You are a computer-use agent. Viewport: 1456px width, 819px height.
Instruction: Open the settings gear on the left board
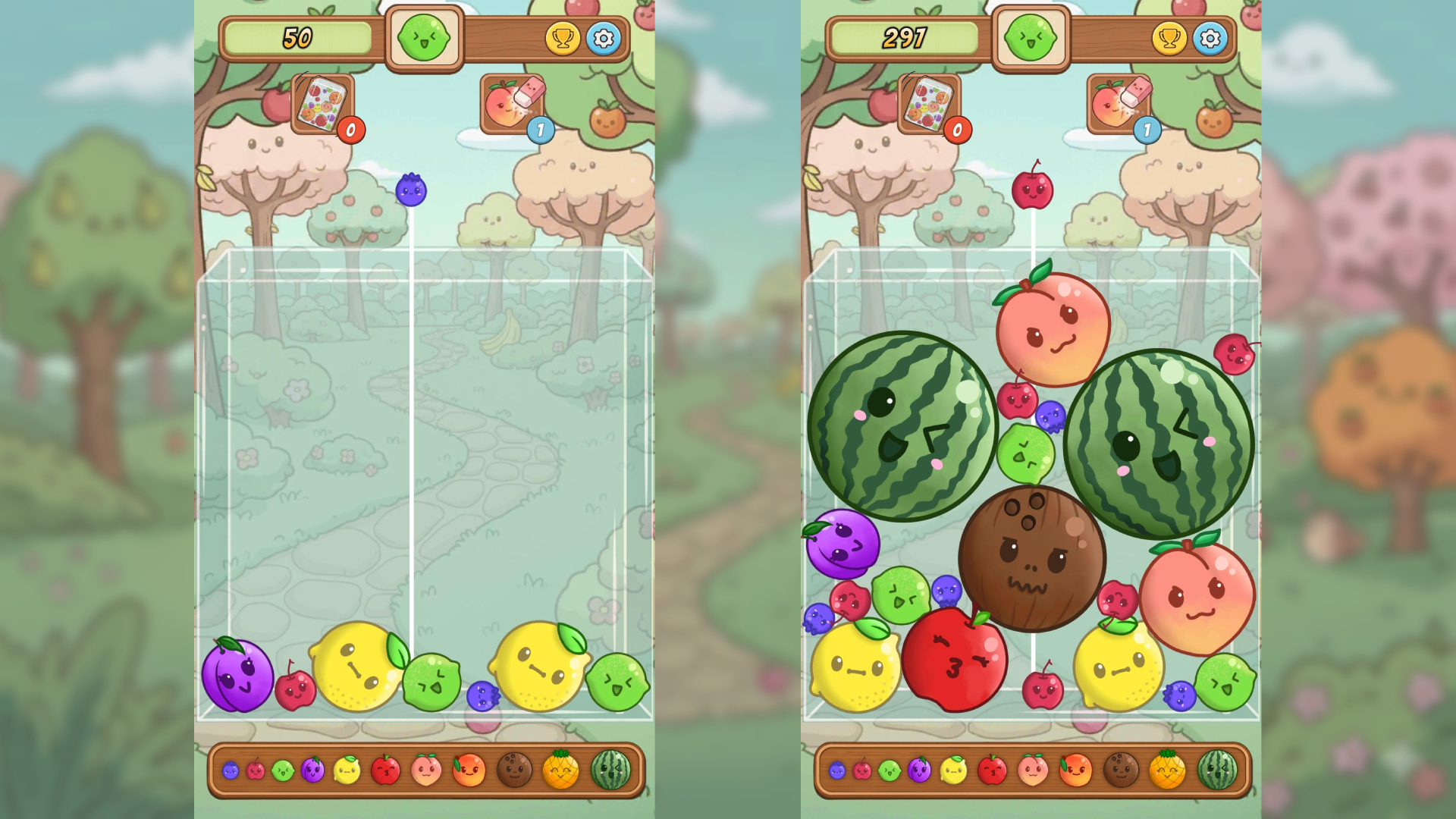click(603, 38)
